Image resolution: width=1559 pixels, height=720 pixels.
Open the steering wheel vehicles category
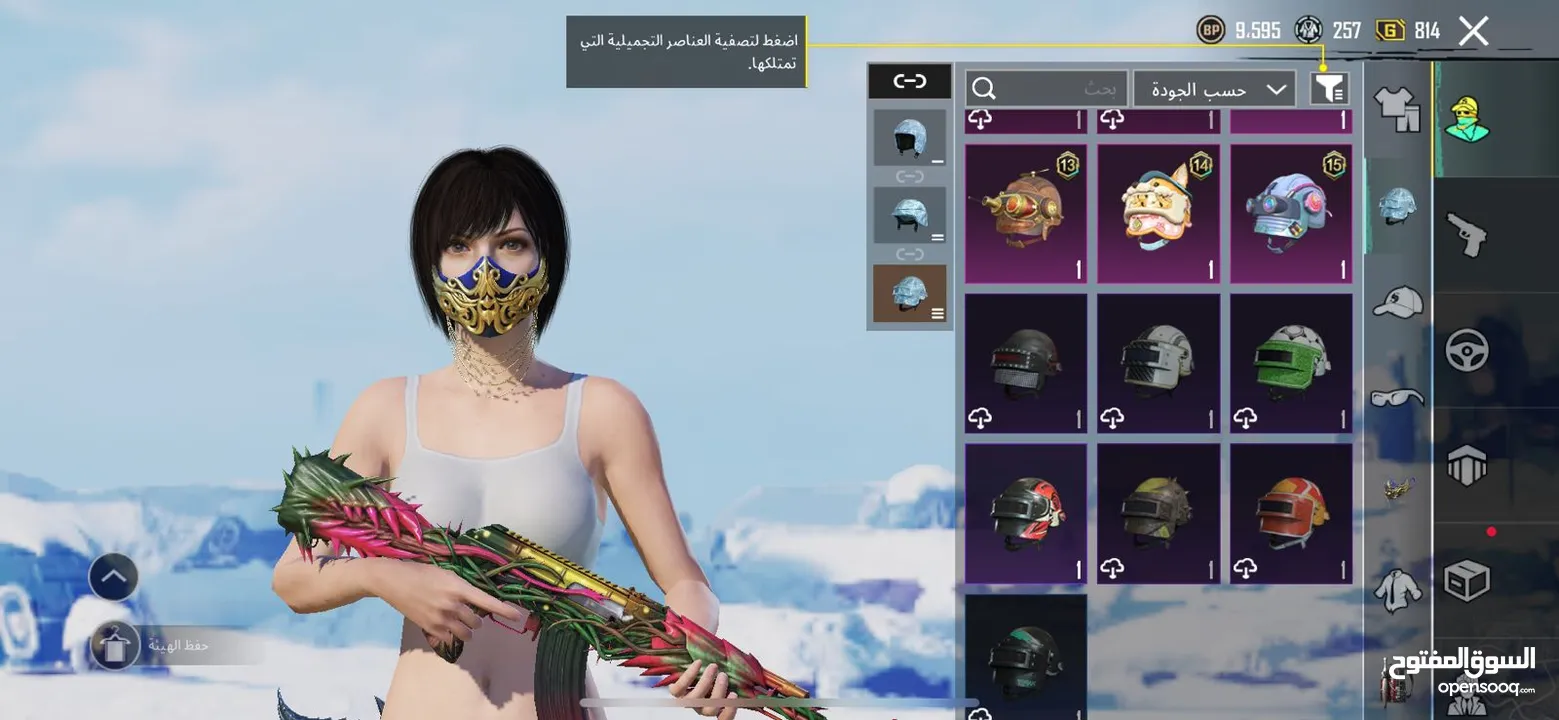tap(1466, 350)
